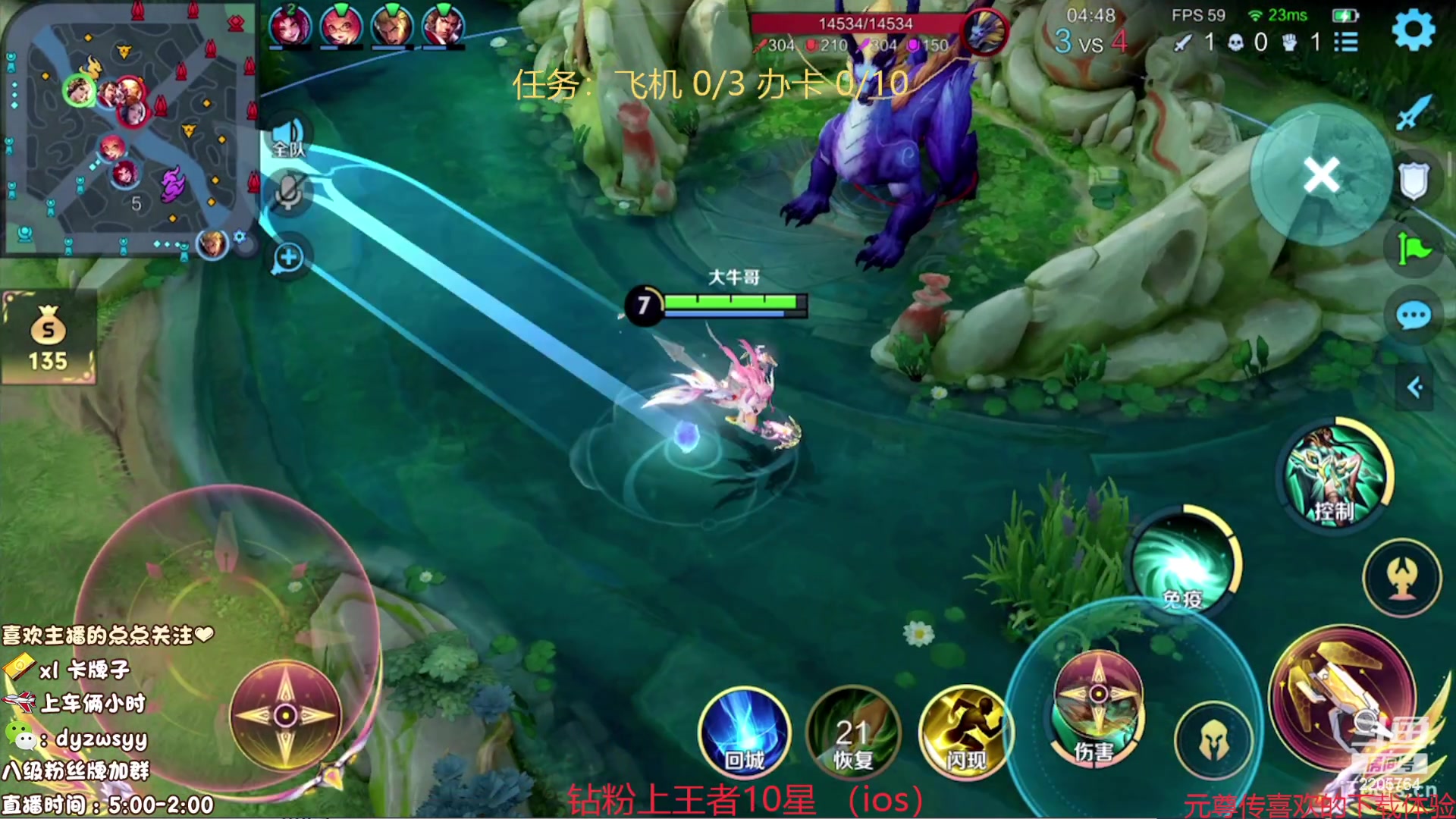Screen dimensions: 1456x819
Task: Target enemy heroes with the helmet button
Action: [1213, 741]
